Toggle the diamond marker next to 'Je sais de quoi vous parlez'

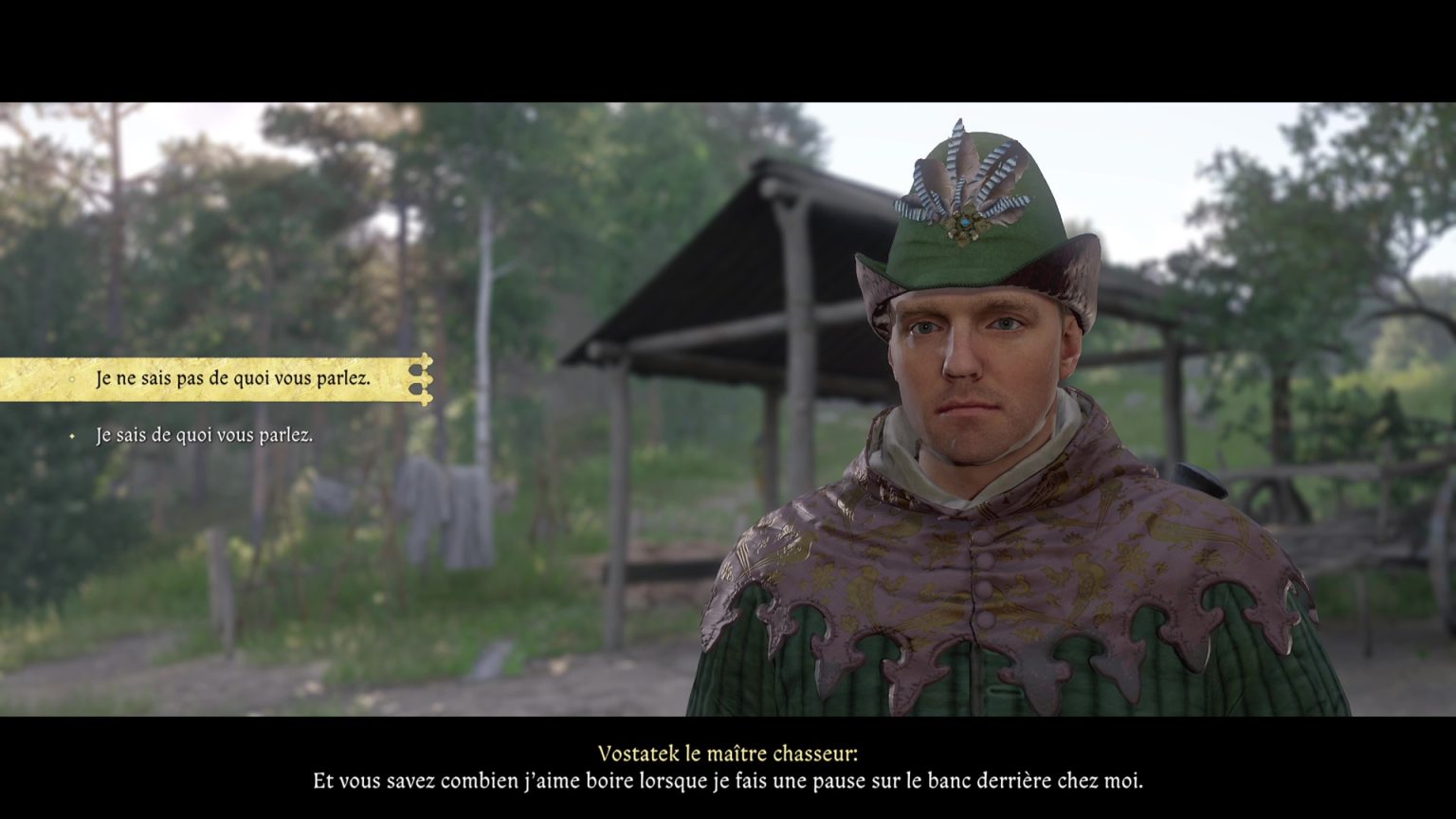coord(72,437)
